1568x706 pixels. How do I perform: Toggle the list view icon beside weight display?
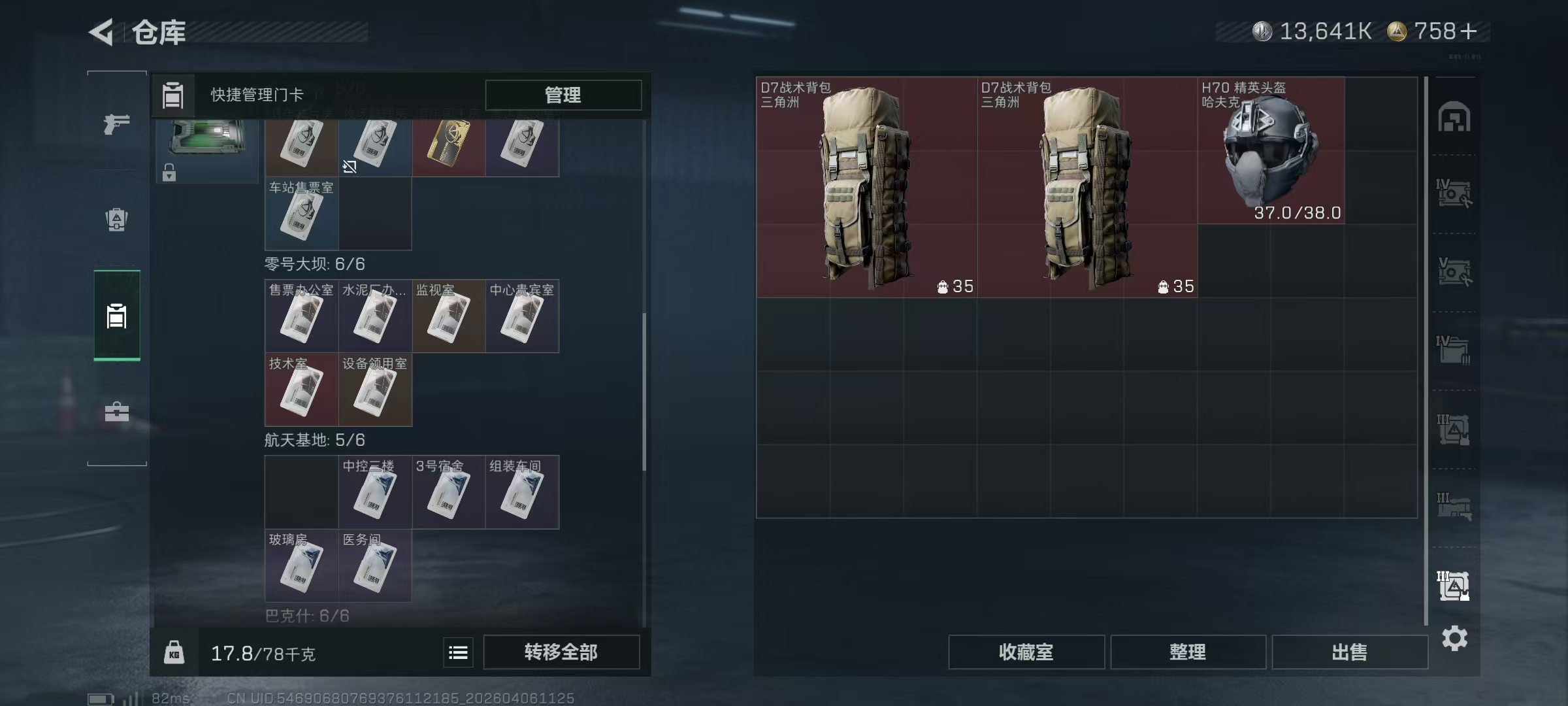point(458,652)
